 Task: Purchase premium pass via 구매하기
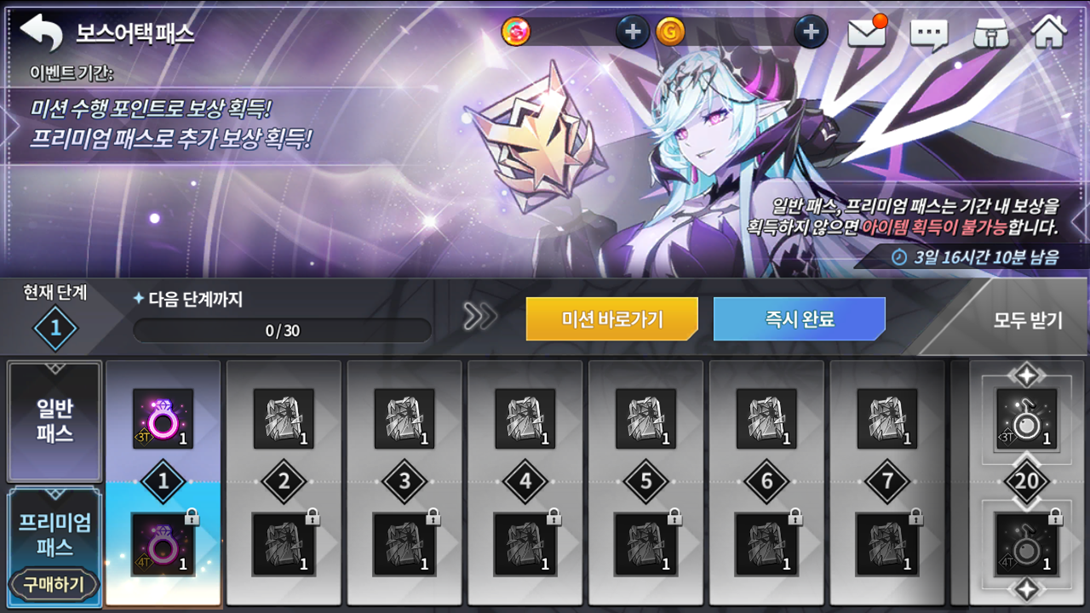(x=54, y=585)
